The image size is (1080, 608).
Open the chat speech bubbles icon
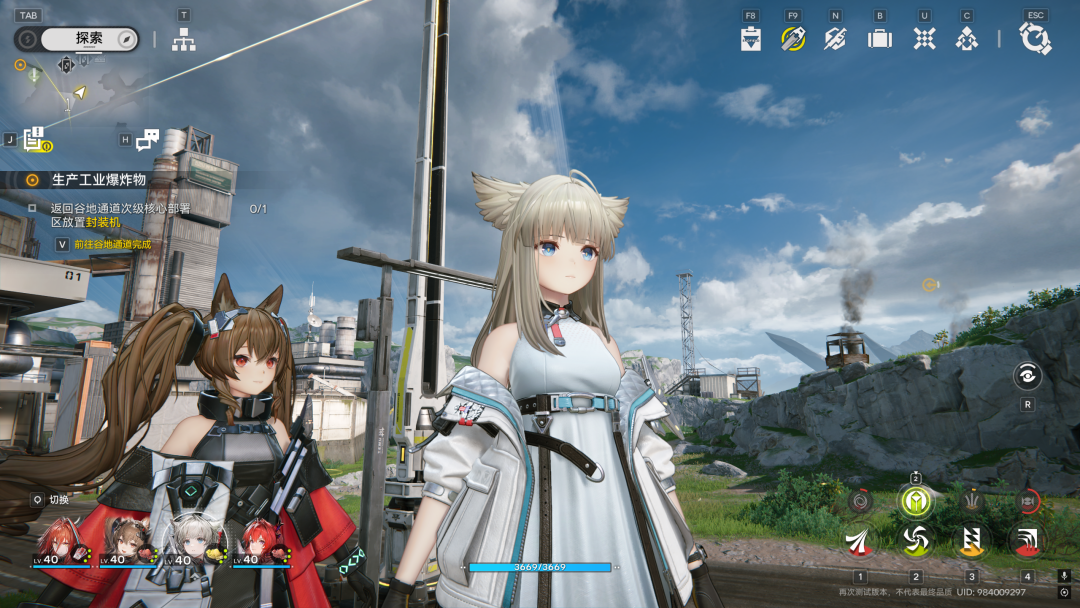pos(148,140)
